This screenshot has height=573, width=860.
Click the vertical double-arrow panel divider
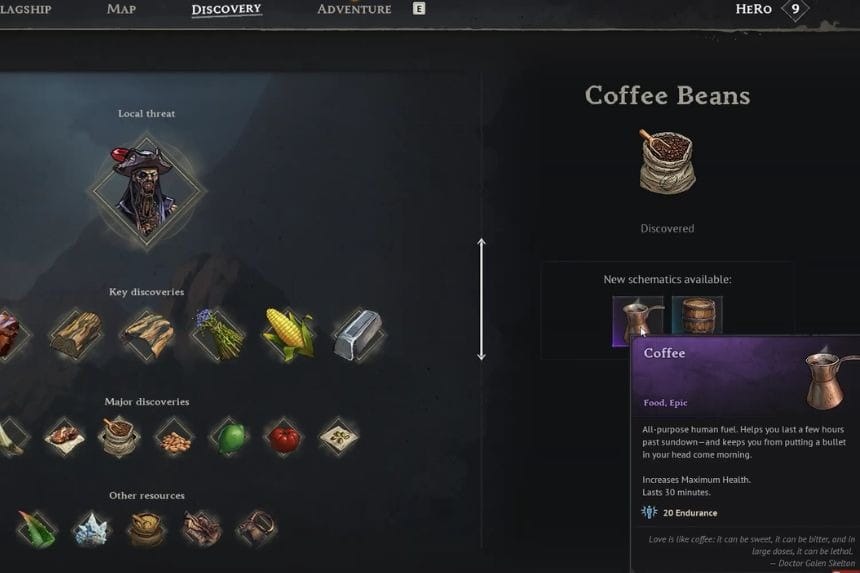(481, 299)
